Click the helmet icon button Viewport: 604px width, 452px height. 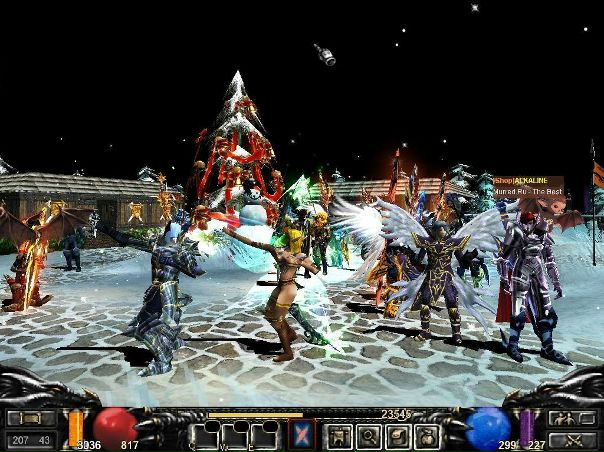398,436
